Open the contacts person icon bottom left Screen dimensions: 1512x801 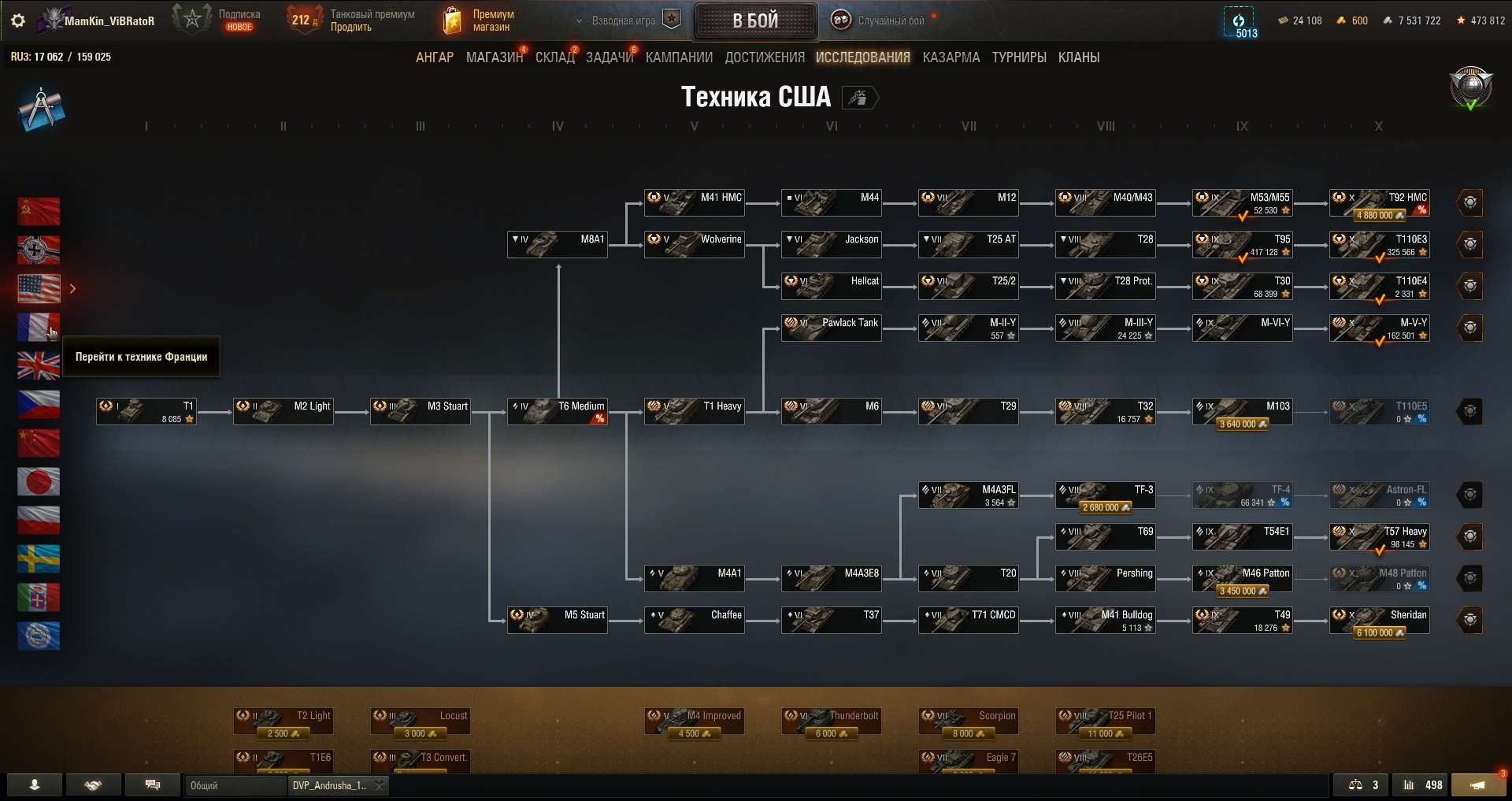pos(33,785)
